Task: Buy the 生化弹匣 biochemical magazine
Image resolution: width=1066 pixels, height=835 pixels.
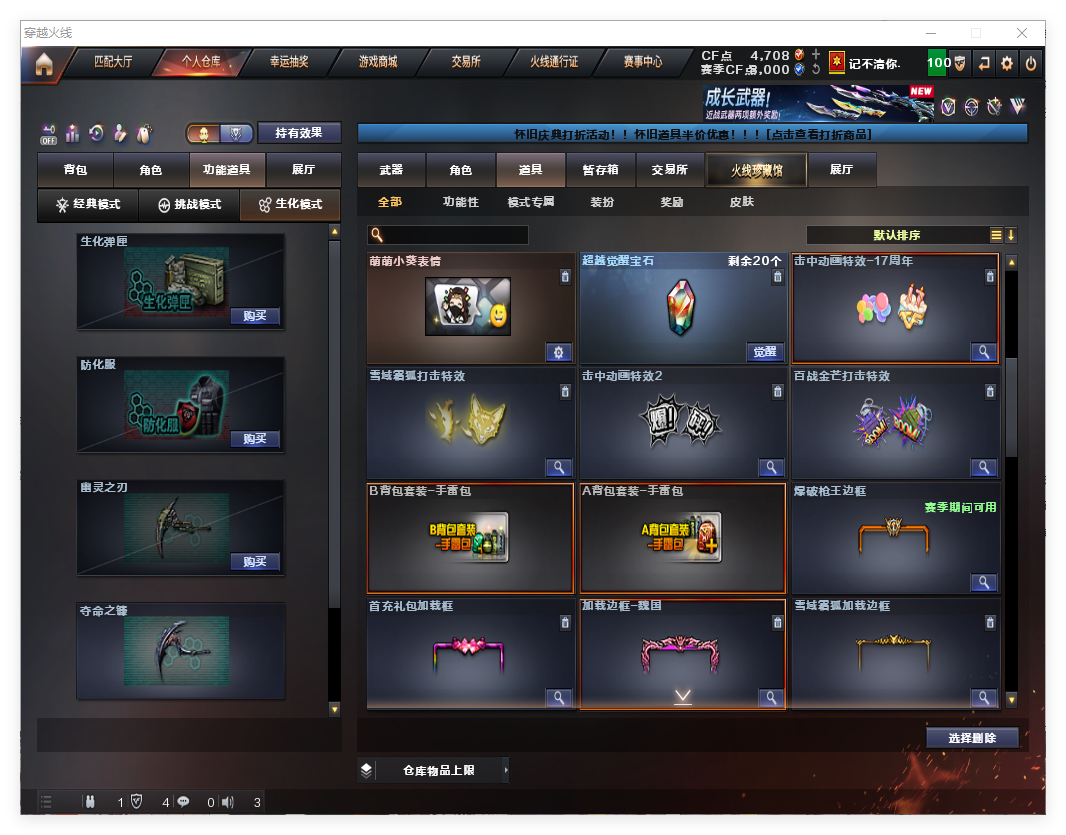Action: [255, 316]
